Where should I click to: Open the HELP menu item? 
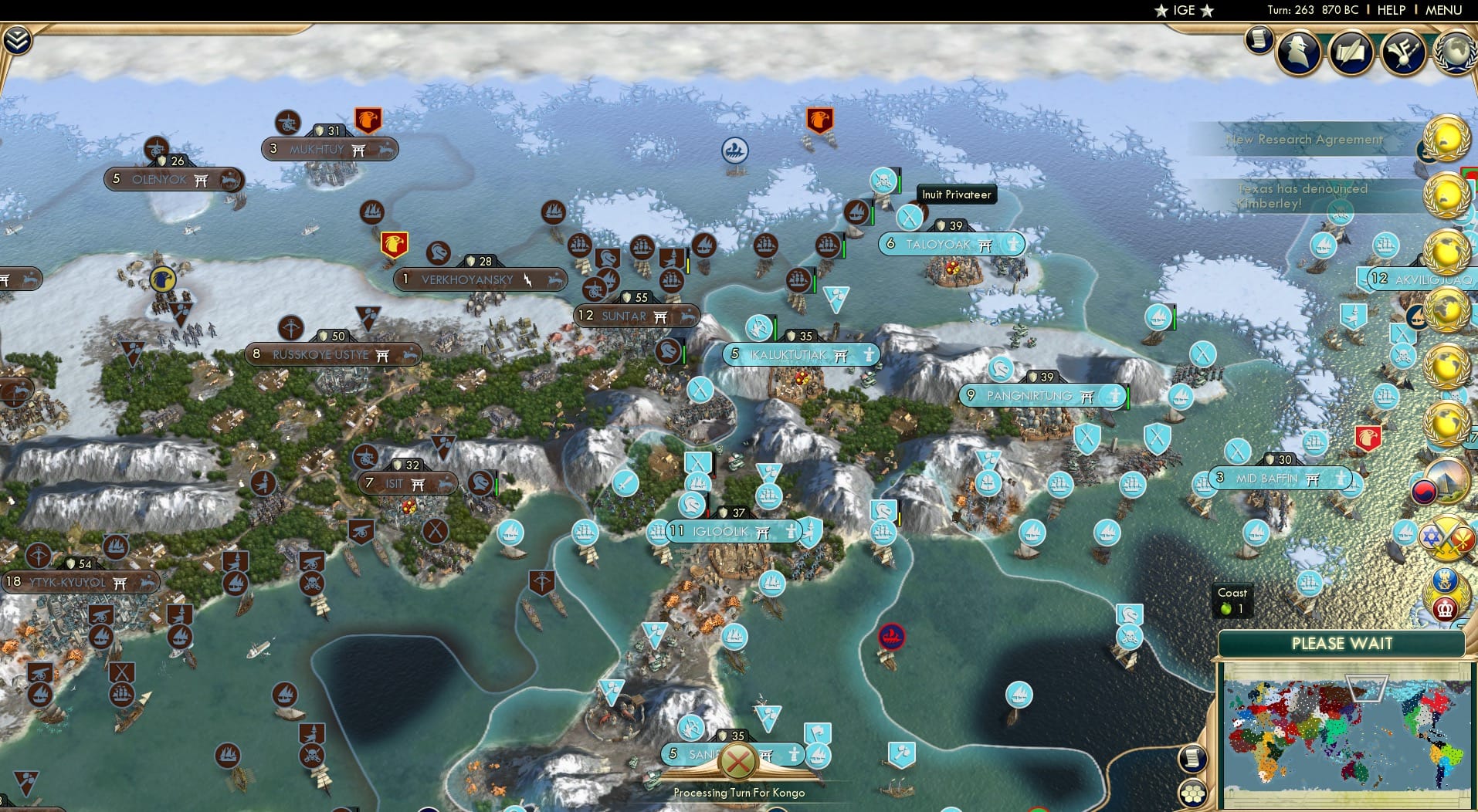(1391, 11)
